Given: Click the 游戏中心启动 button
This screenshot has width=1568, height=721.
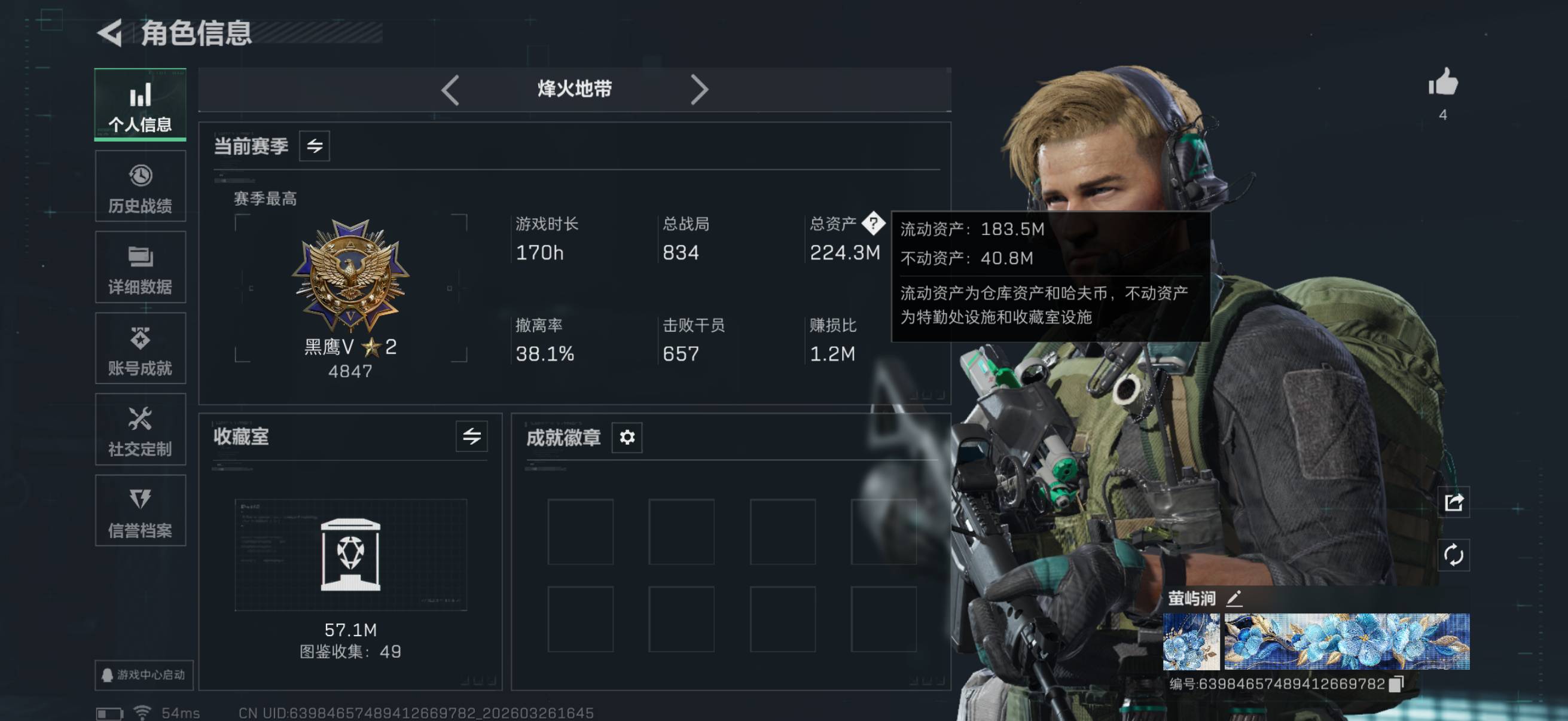Looking at the screenshot, I should point(144,675).
